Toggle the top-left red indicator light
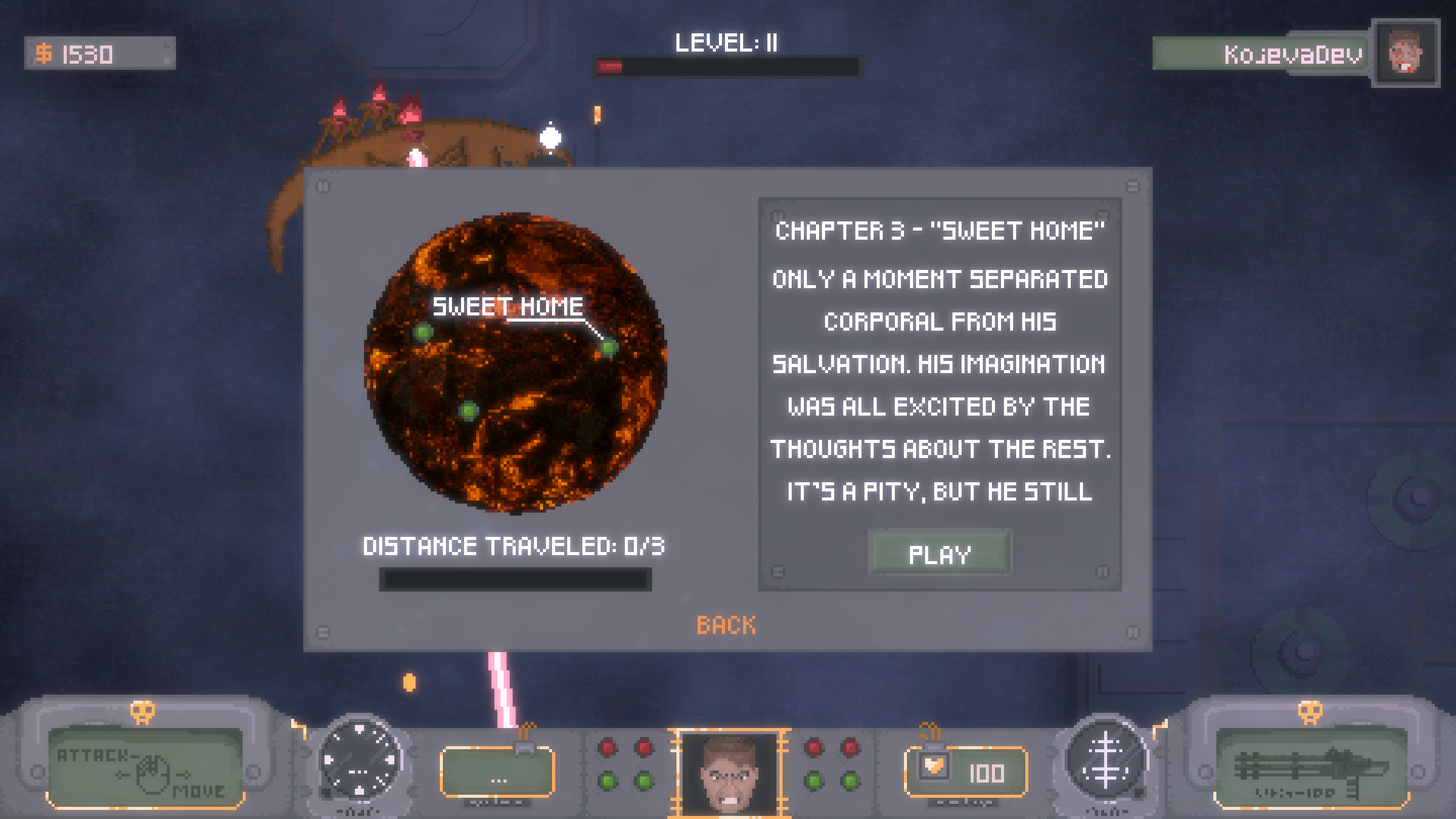This screenshot has width=1456, height=819. [x=607, y=747]
